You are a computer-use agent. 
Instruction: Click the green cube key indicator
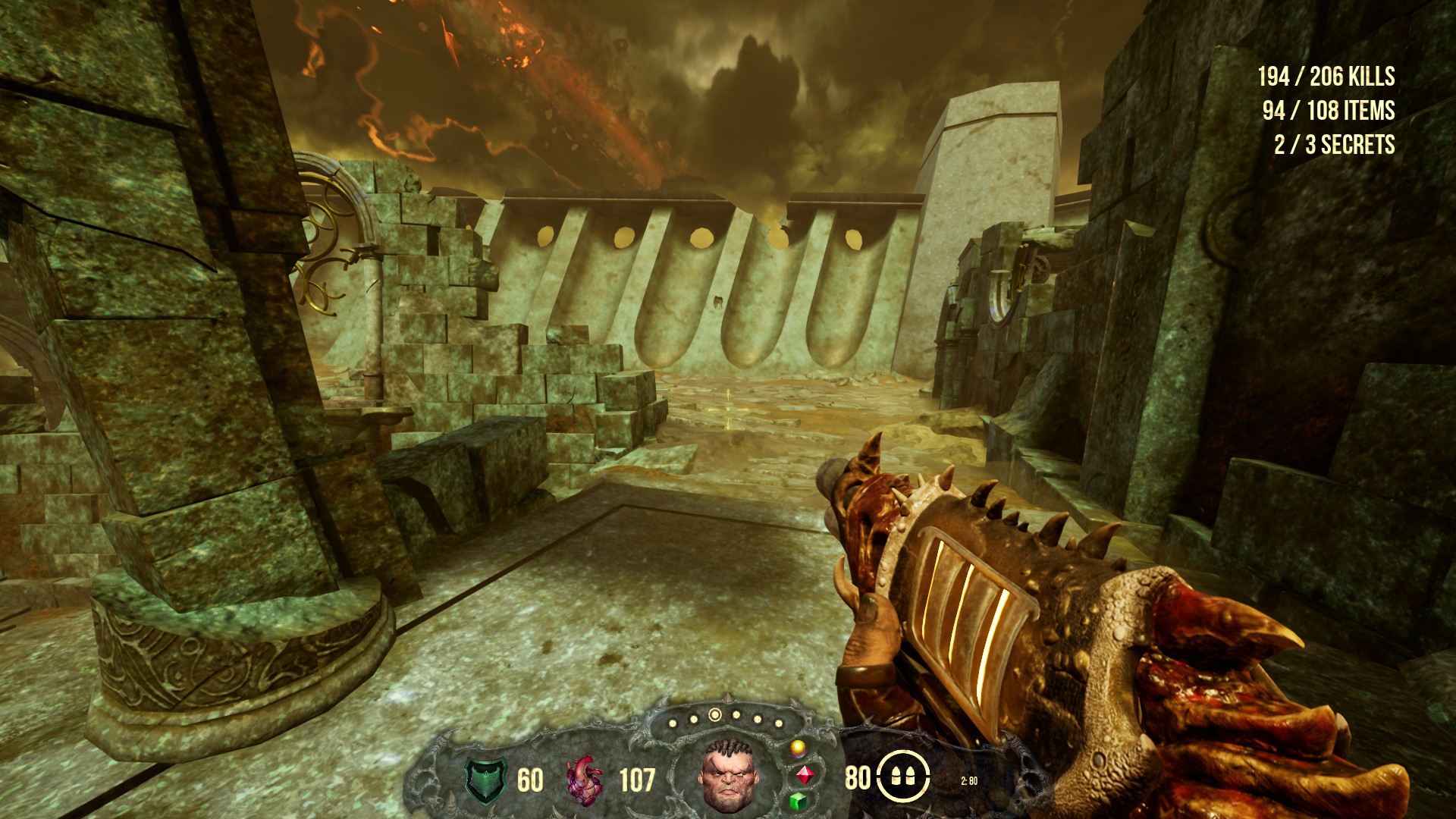click(x=798, y=801)
